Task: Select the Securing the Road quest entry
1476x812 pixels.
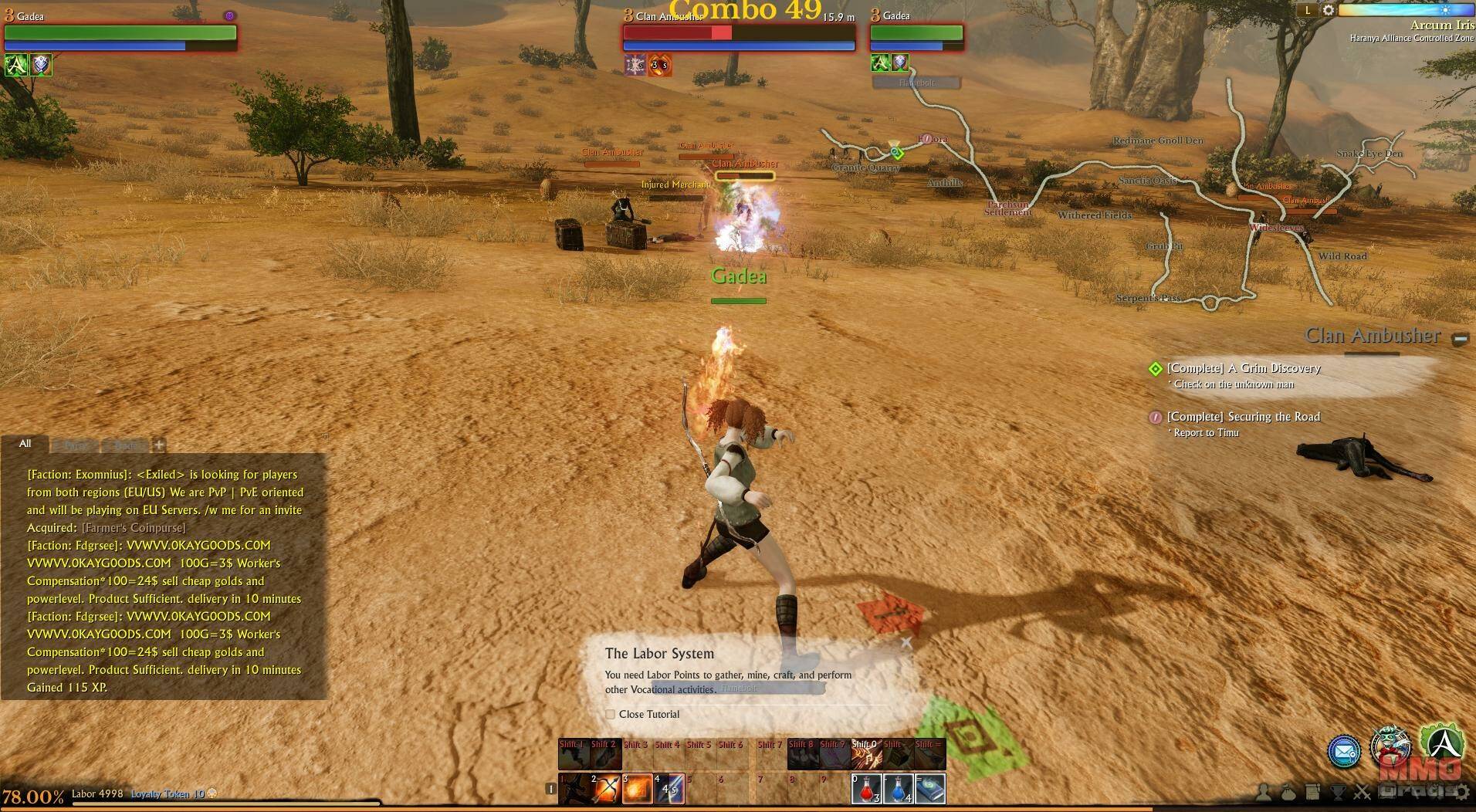Action: 1243,417
